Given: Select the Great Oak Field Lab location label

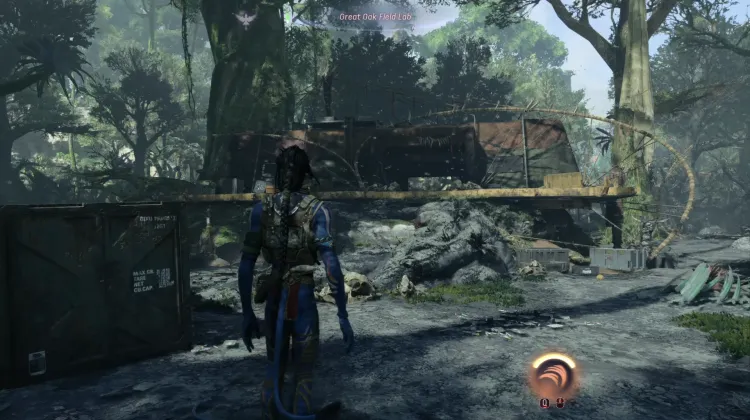Looking at the screenshot, I should (375, 15).
